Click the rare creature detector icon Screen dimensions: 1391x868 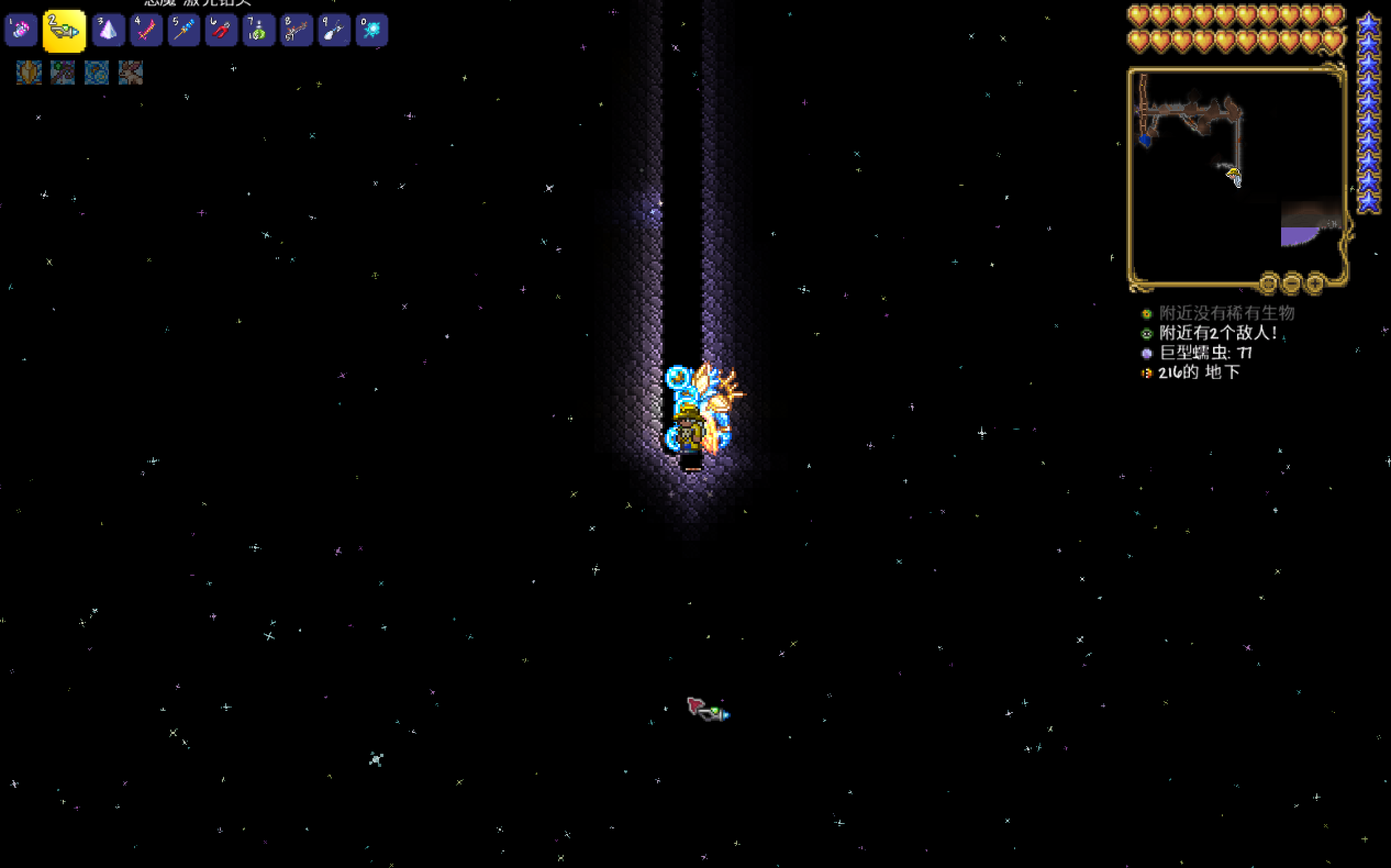coord(1147,314)
